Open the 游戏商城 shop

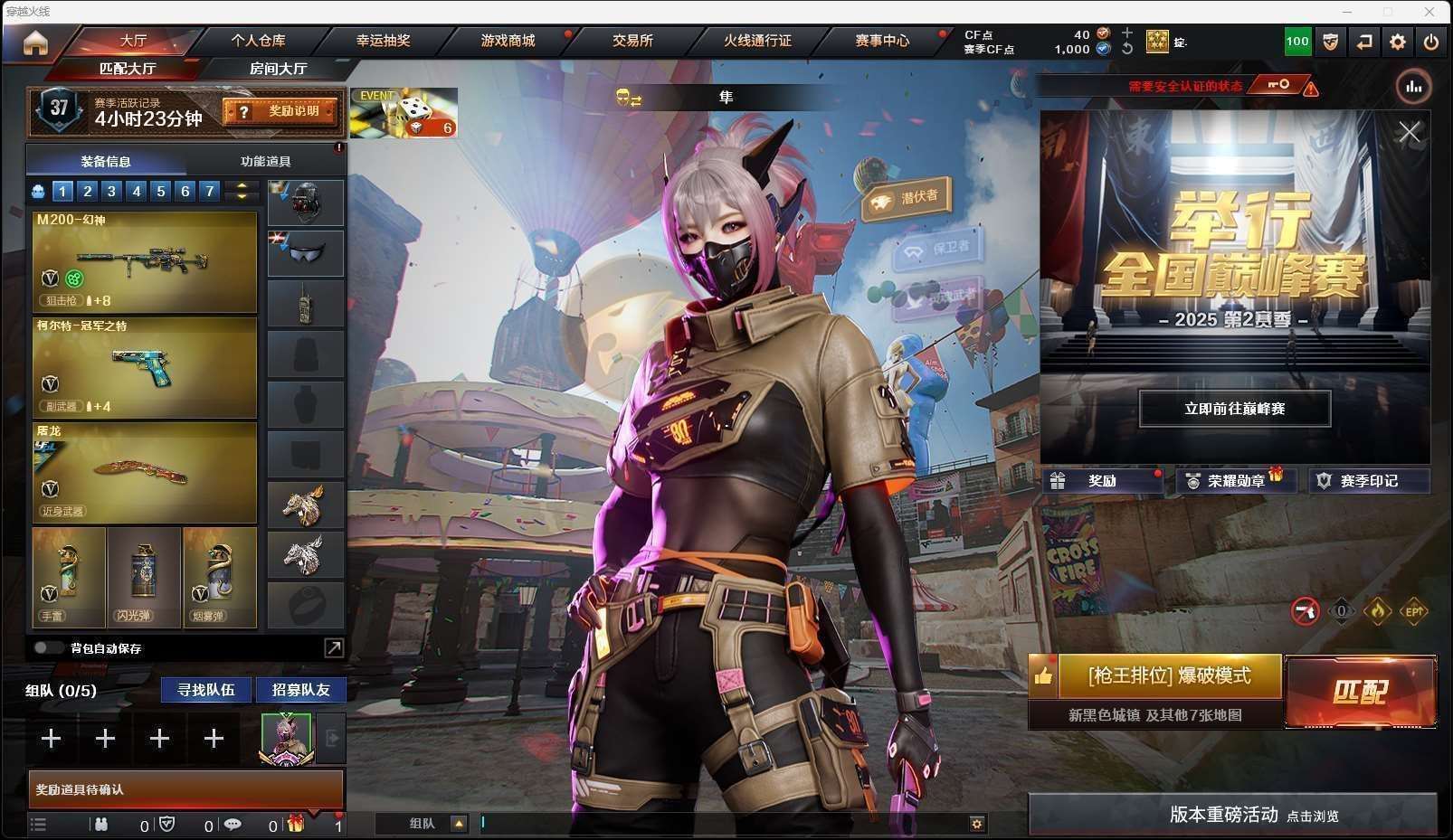508,41
